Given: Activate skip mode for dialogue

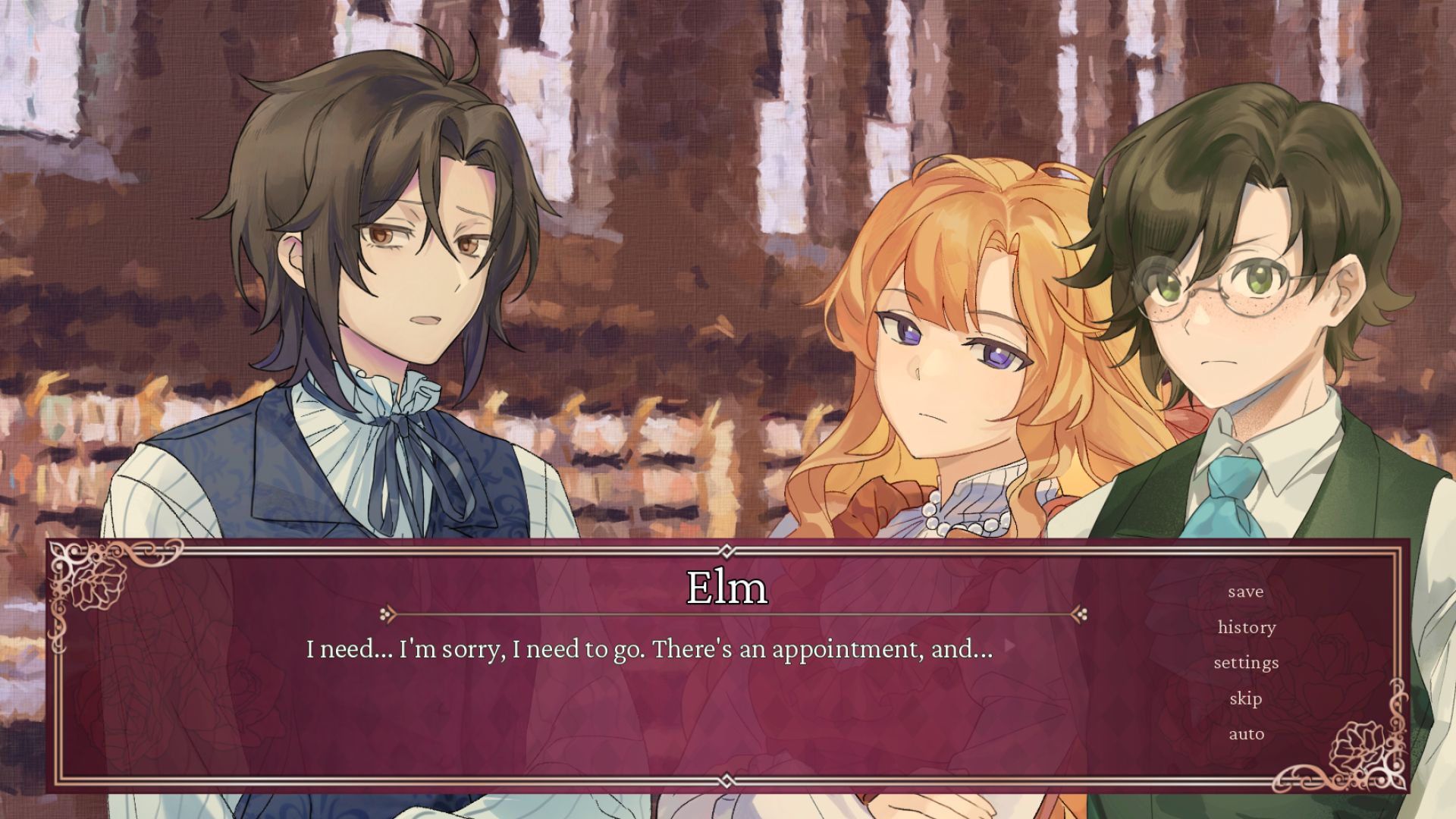Looking at the screenshot, I should (x=1246, y=698).
